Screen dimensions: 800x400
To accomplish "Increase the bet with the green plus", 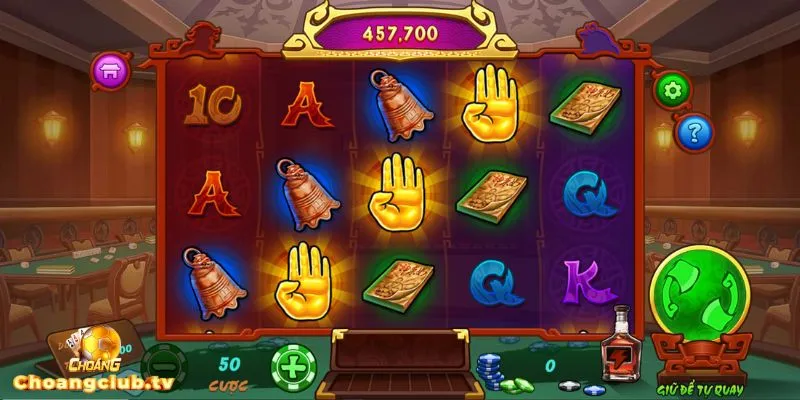I will (291, 366).
